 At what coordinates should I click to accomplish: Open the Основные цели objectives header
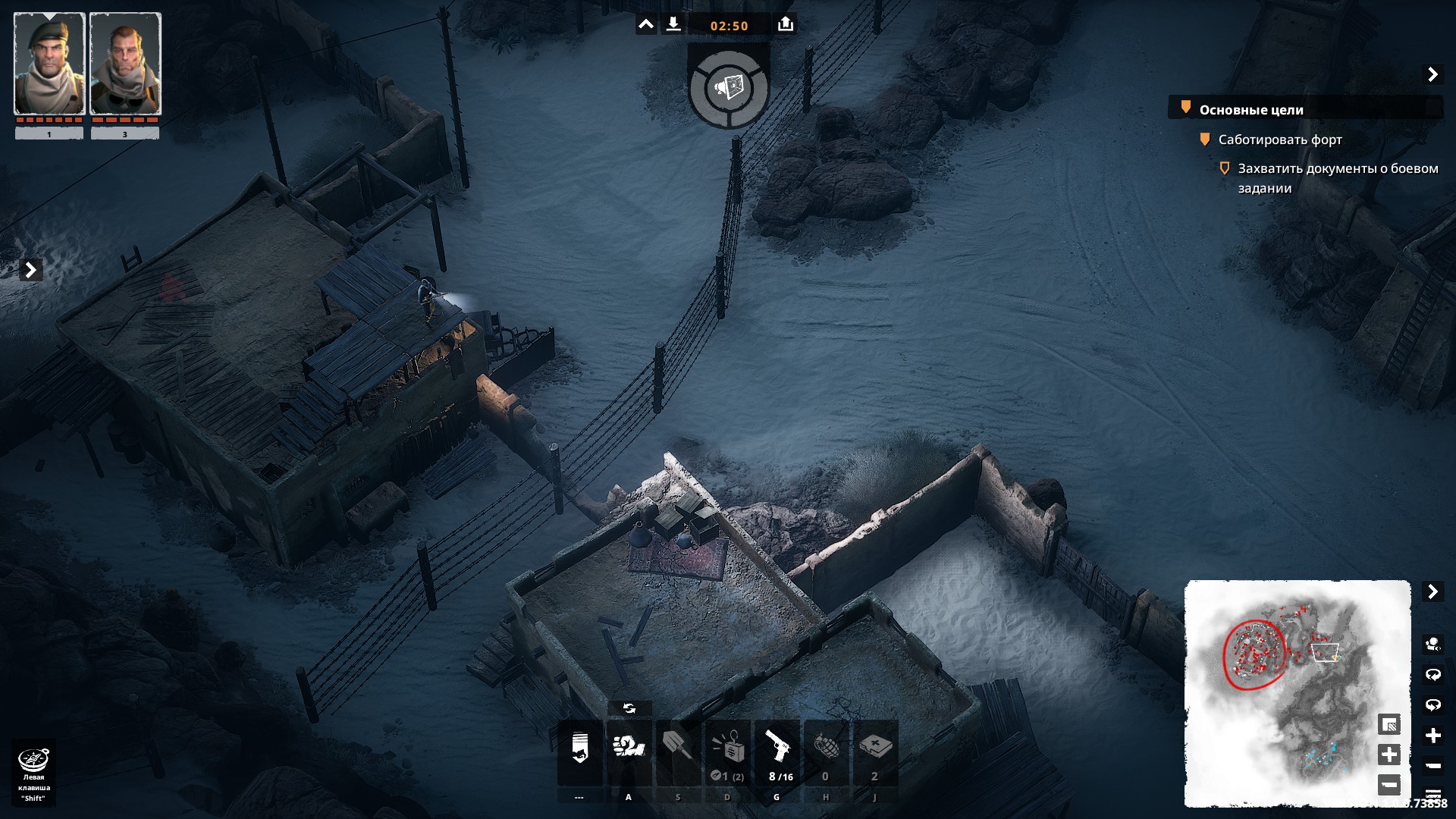click(1251, 110)
